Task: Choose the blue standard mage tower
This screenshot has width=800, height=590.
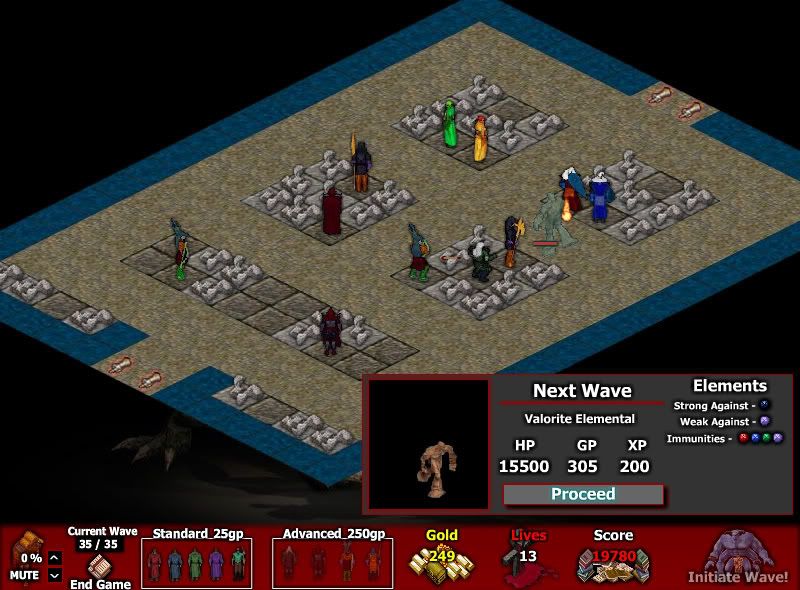Action: (x=175, y=565)
